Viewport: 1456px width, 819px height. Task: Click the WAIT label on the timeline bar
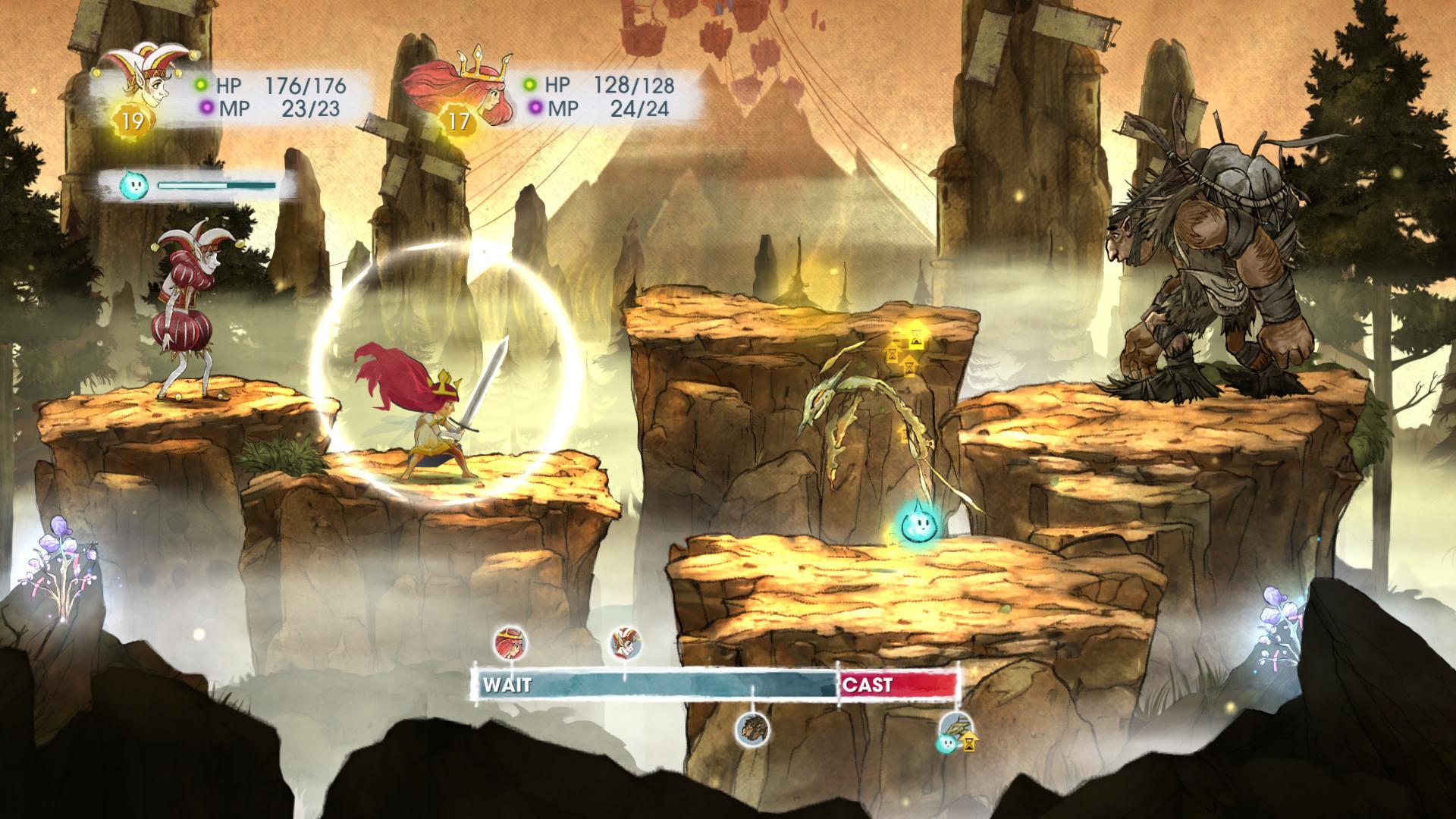pos(507,686)
